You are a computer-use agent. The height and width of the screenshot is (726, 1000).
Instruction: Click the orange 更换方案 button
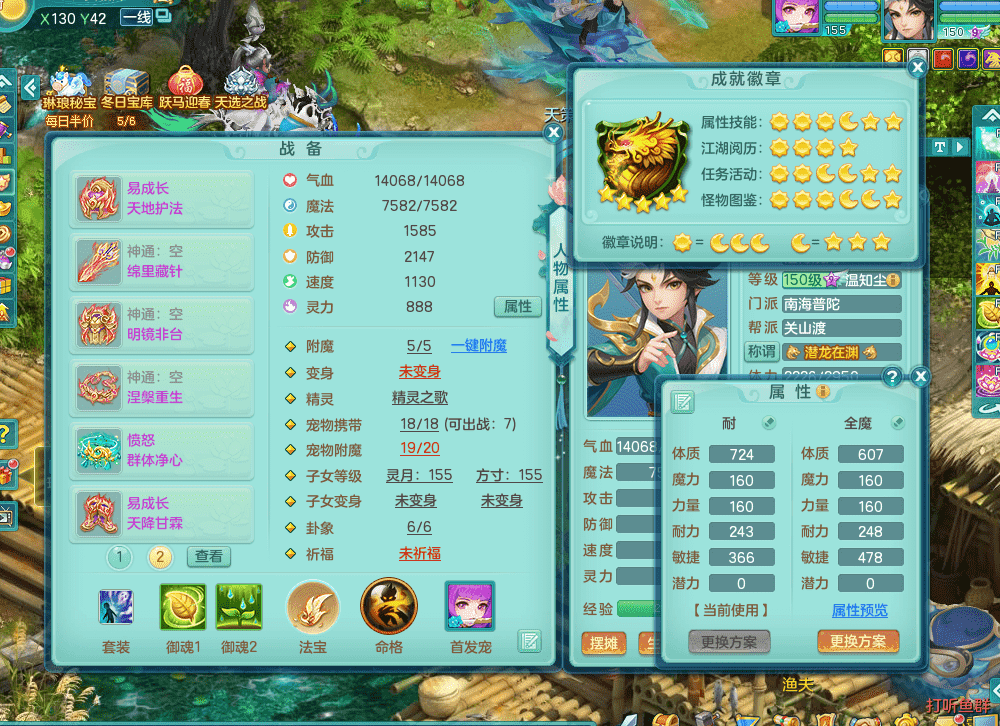click(x=858, y=642)
